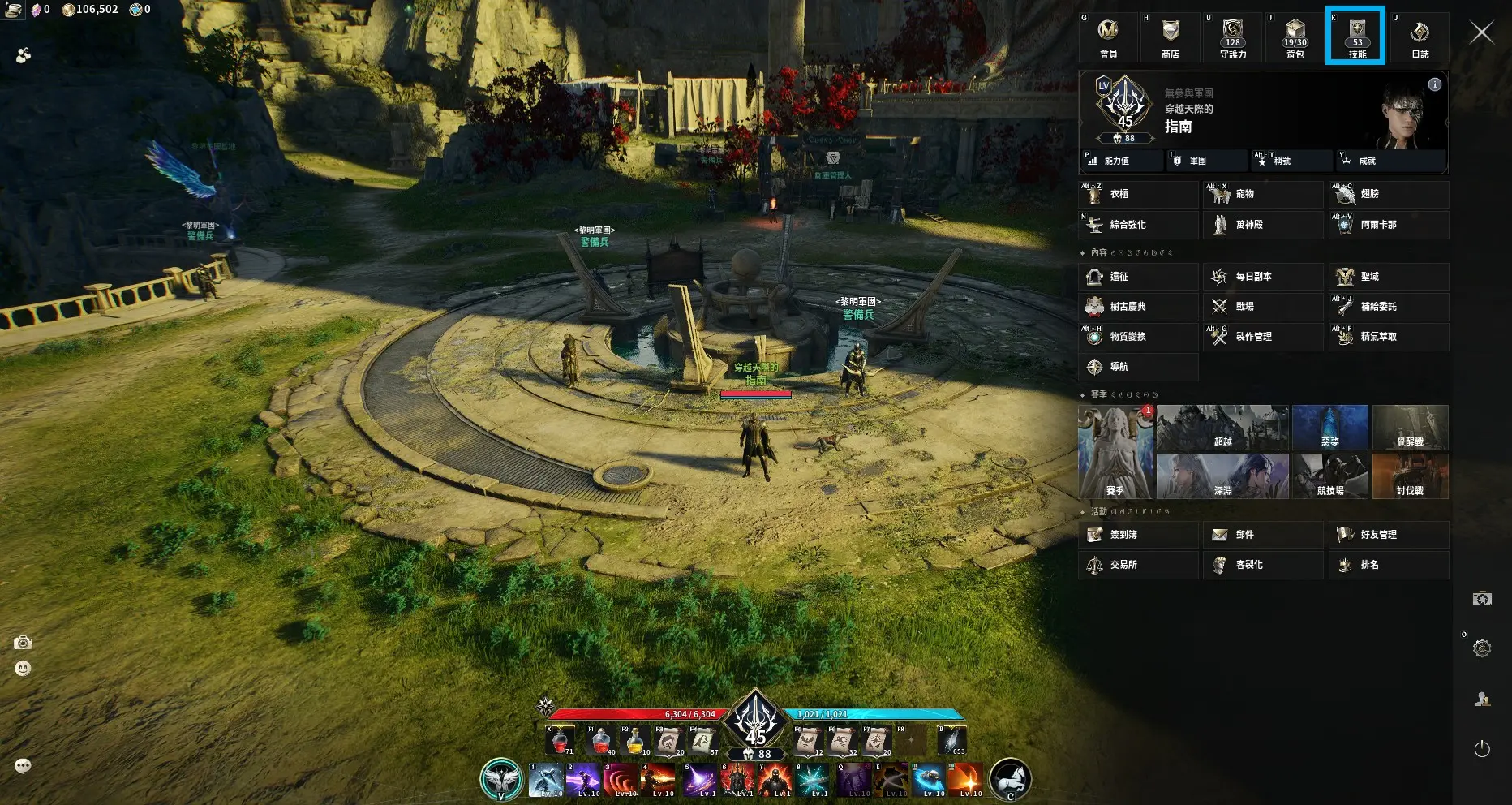Open the 會員 membership menu
This screenshot has height=805, width=1512.
pos(1108,37)
